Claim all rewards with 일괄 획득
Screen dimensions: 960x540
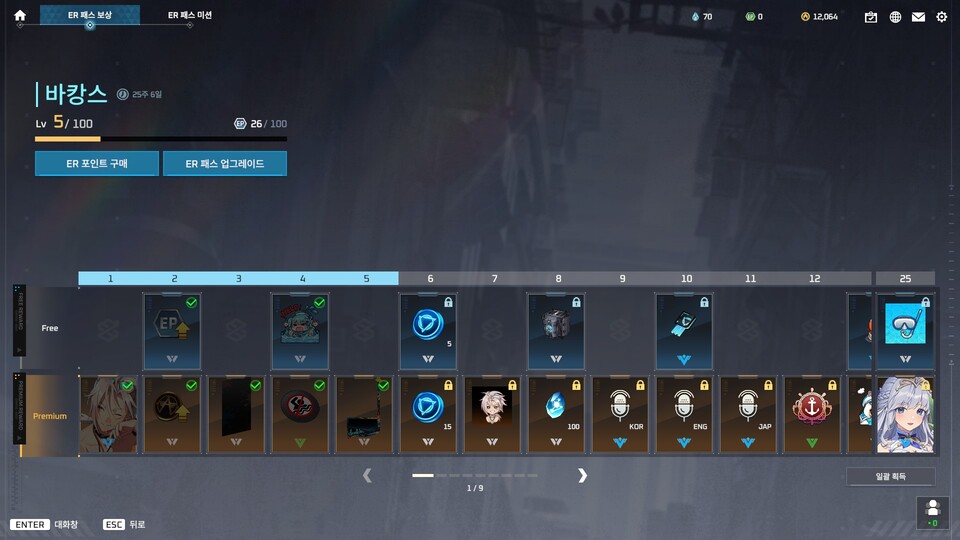tap(890, 477)
